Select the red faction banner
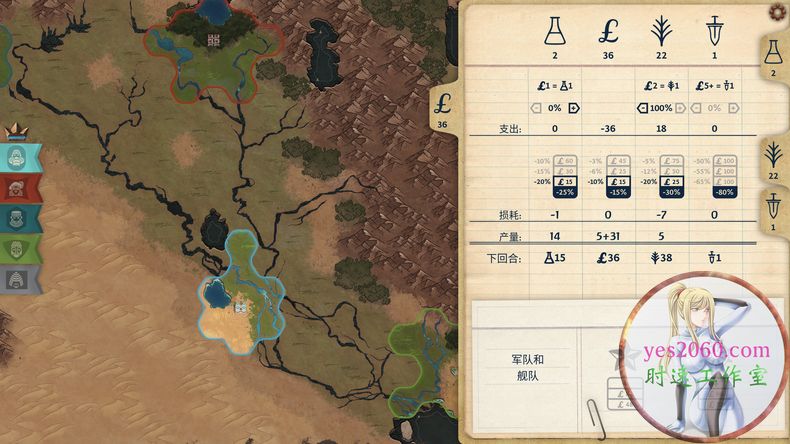Screen dimensions: 790x444 click(x=20, y=188)
